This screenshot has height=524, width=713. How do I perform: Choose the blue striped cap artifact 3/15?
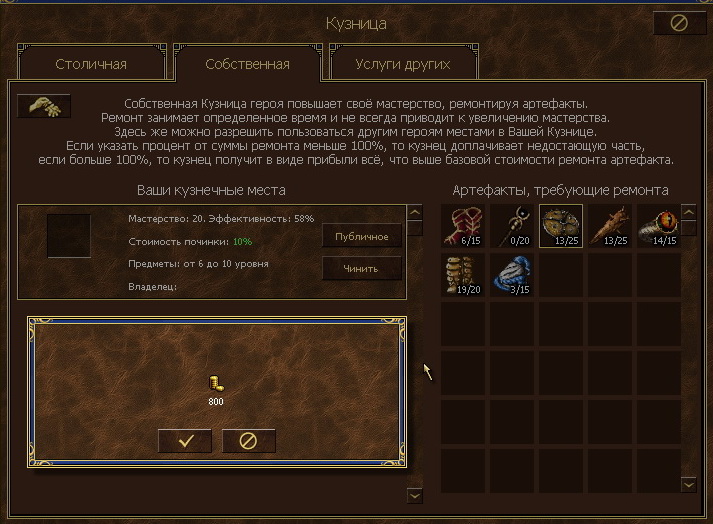click(512, 275)
